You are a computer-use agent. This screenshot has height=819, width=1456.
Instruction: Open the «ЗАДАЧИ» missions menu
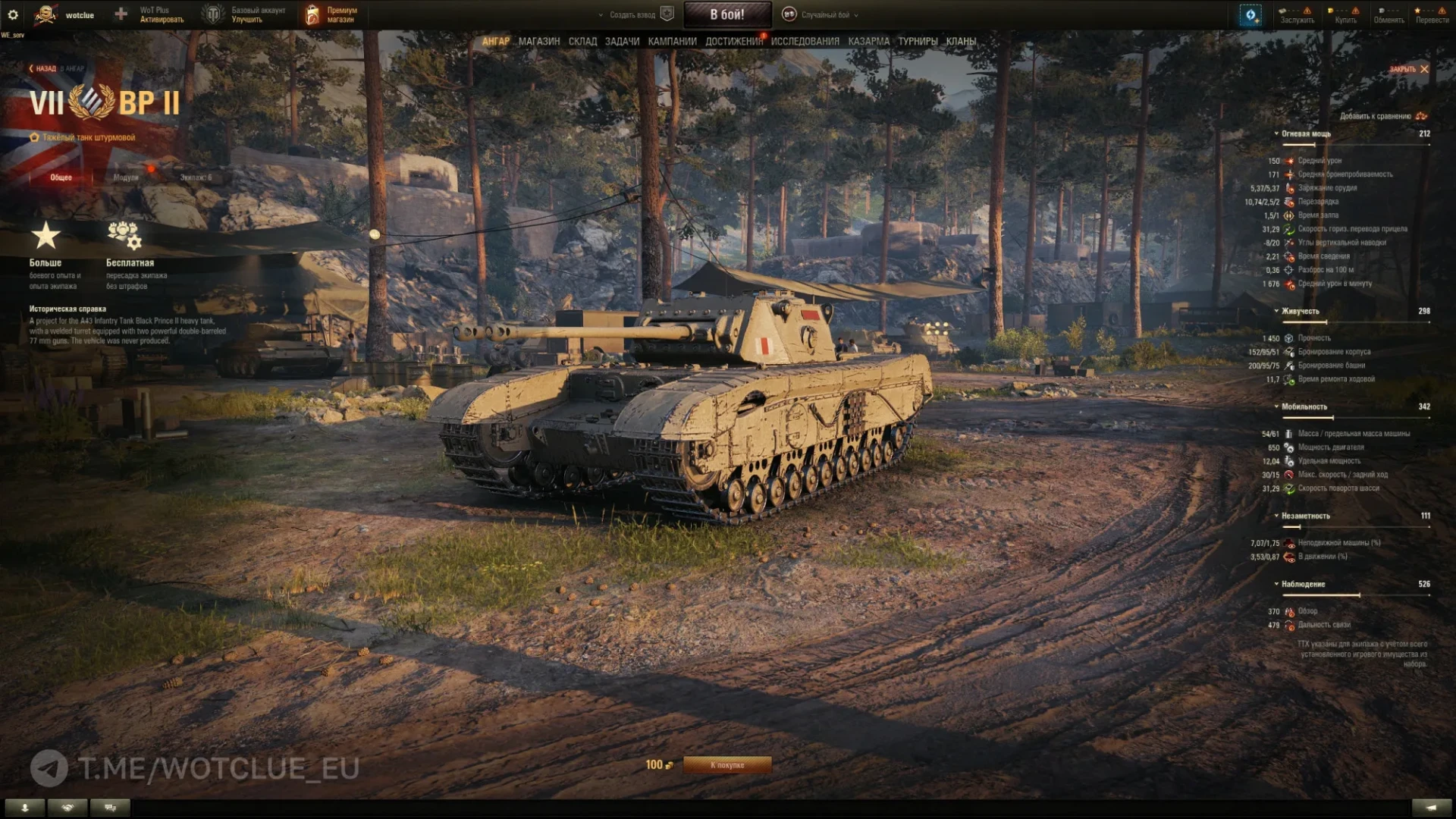(622, 41)
